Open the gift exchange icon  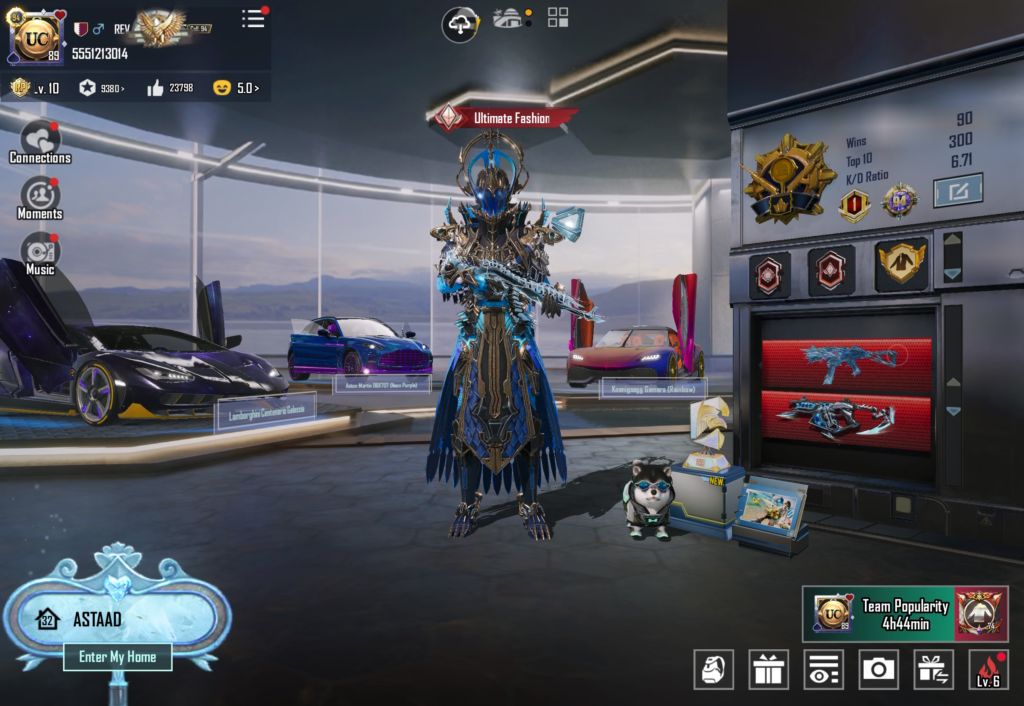934,669
